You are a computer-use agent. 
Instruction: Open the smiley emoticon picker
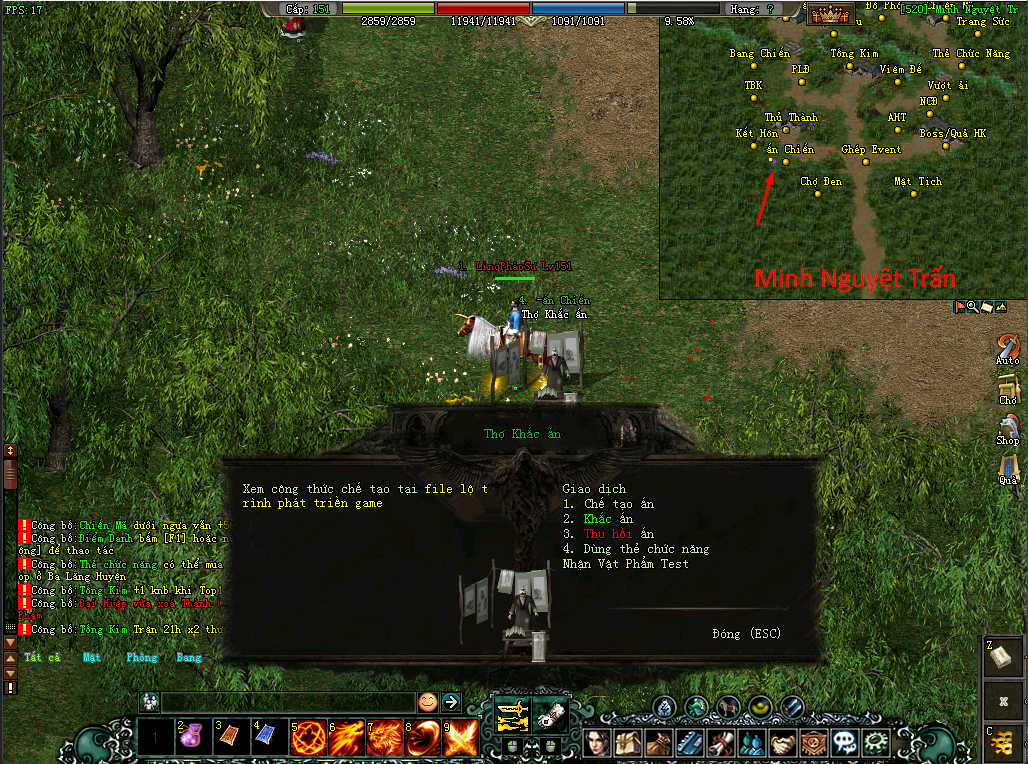coord(428,702)
